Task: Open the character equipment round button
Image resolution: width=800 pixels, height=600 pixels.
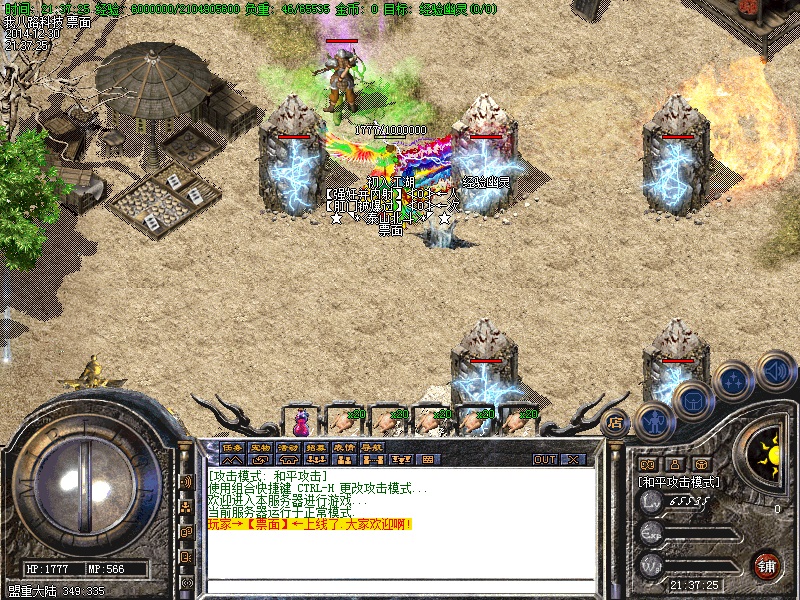Action: 655,420
